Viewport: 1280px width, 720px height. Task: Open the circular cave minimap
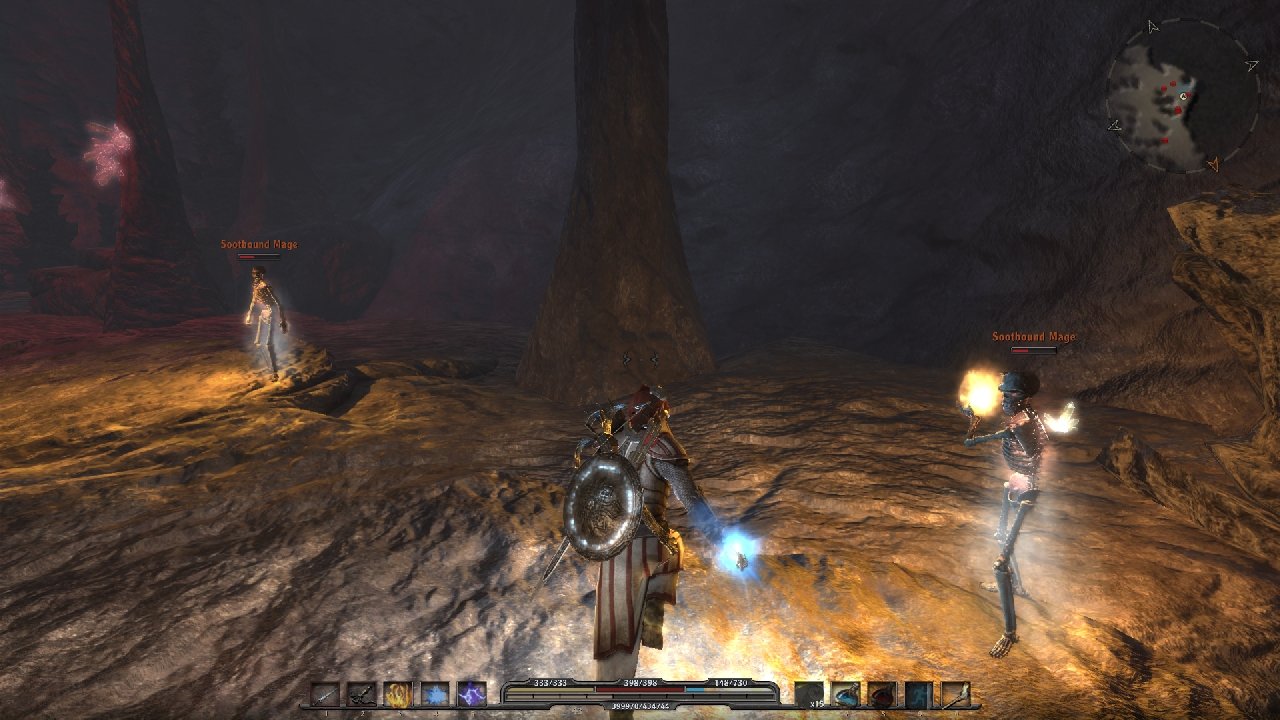tap(1182, 97)
